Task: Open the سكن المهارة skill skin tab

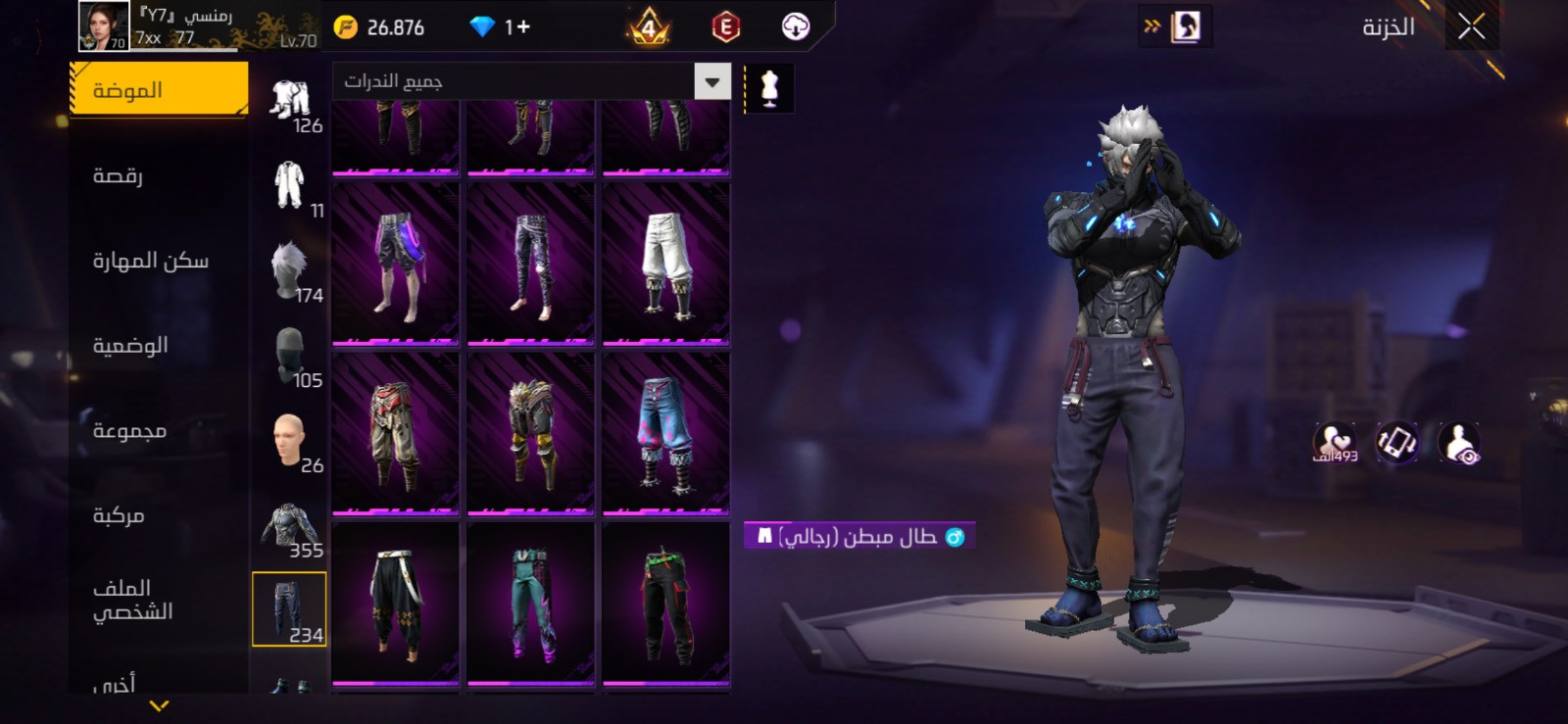Action: click(x=151, y=261)
